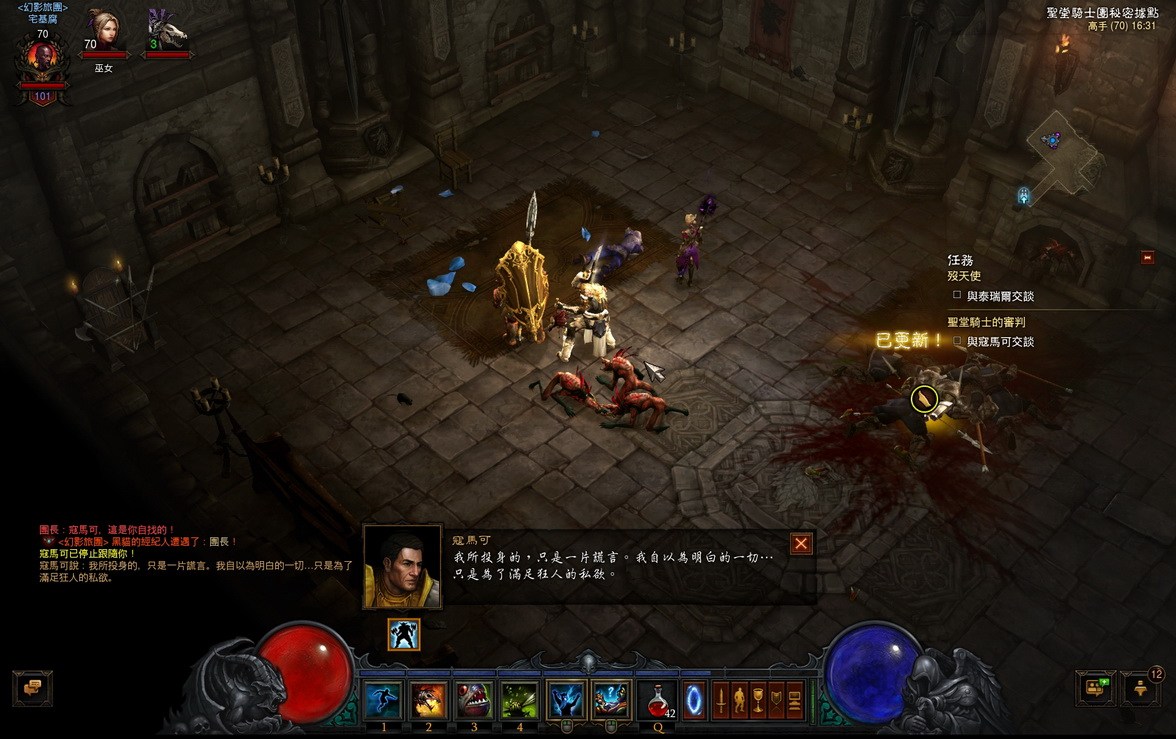
Task: Open the game menu computer button
Action: click(x=795, y=698)
